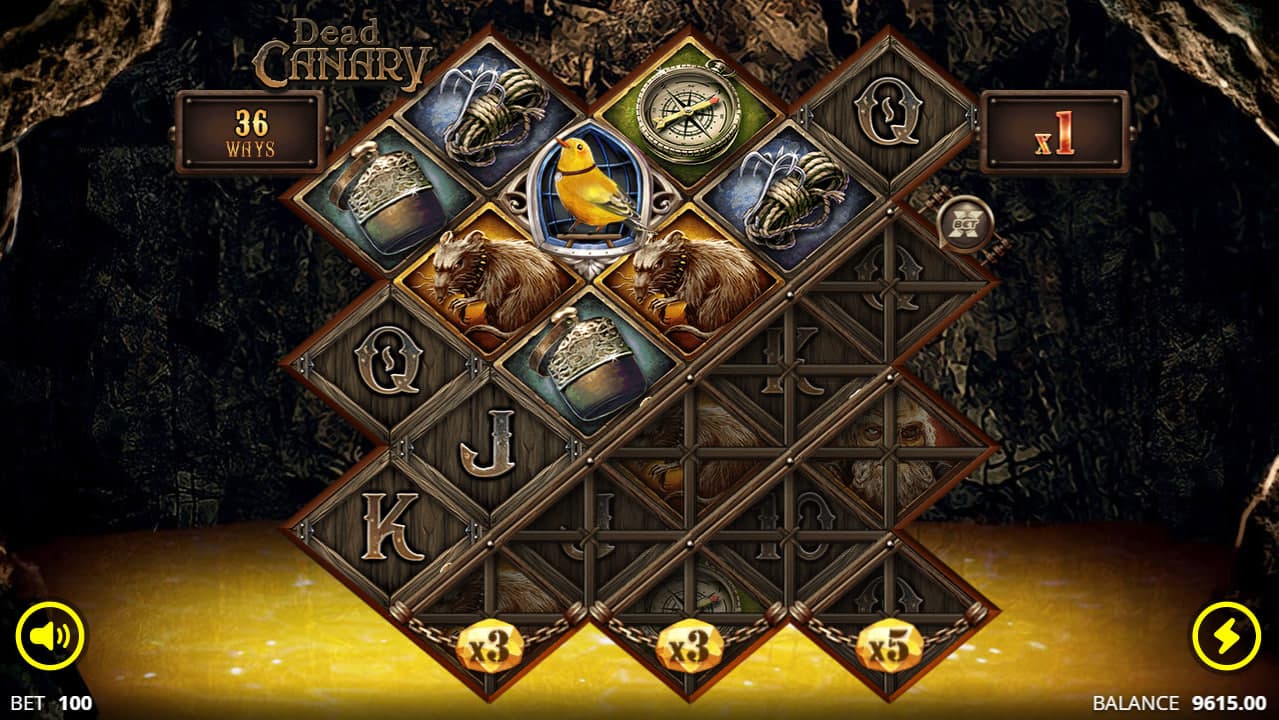Toggle the yellow sound speaker button
Image resolution: width=1279 pixels, height=720 pixels.
pos(50,636)
